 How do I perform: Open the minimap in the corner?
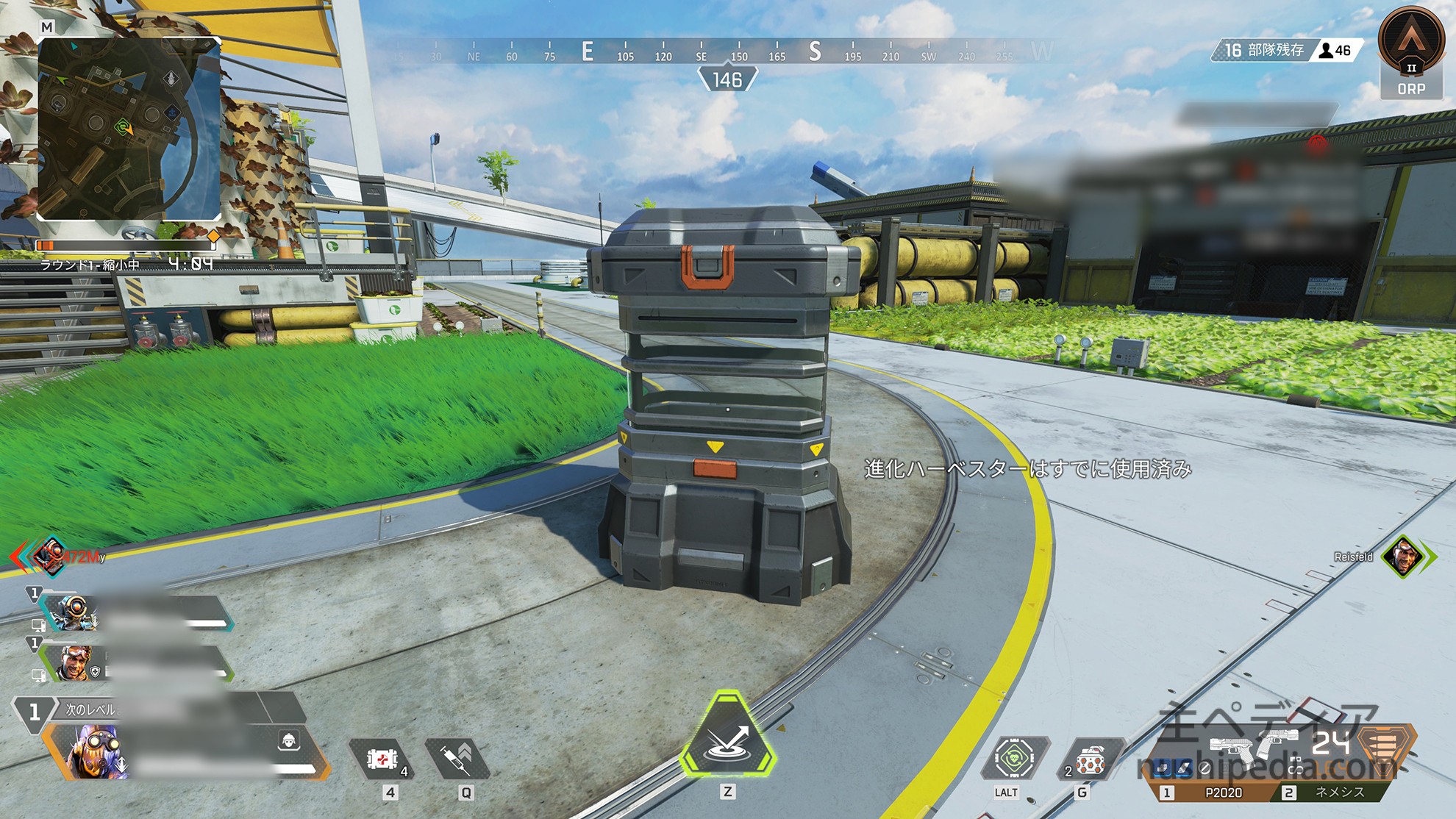(x=129, y=129)
